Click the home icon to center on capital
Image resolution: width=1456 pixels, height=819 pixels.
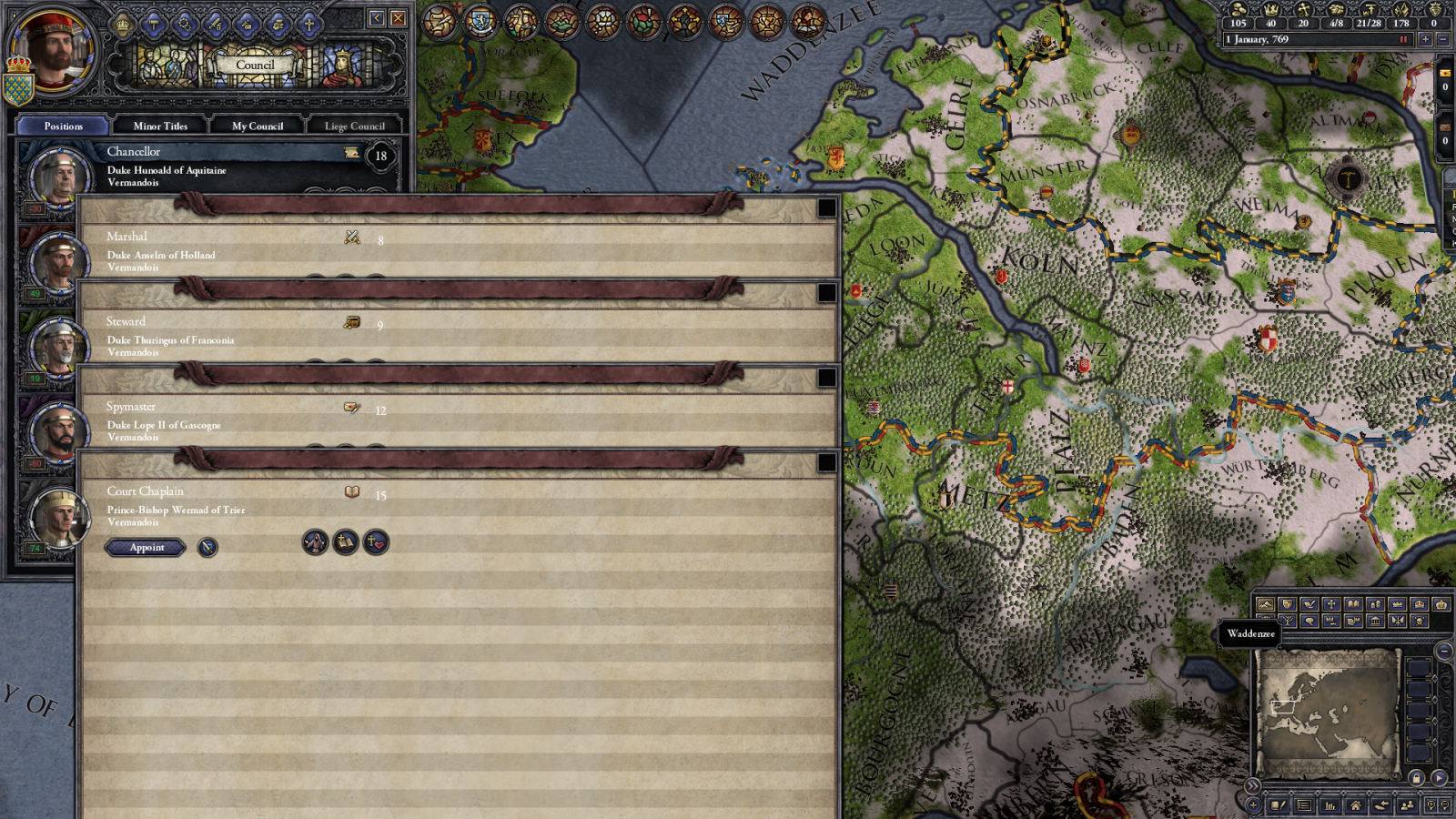[x=1357, y=804]
